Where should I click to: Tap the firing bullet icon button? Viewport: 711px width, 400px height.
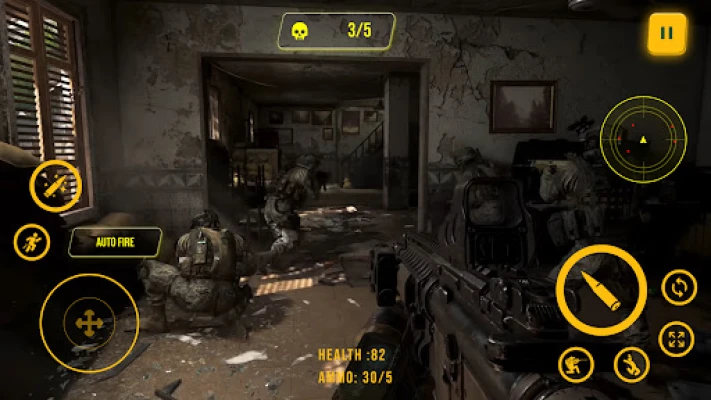pyautogui.click(x=55, y=185)
